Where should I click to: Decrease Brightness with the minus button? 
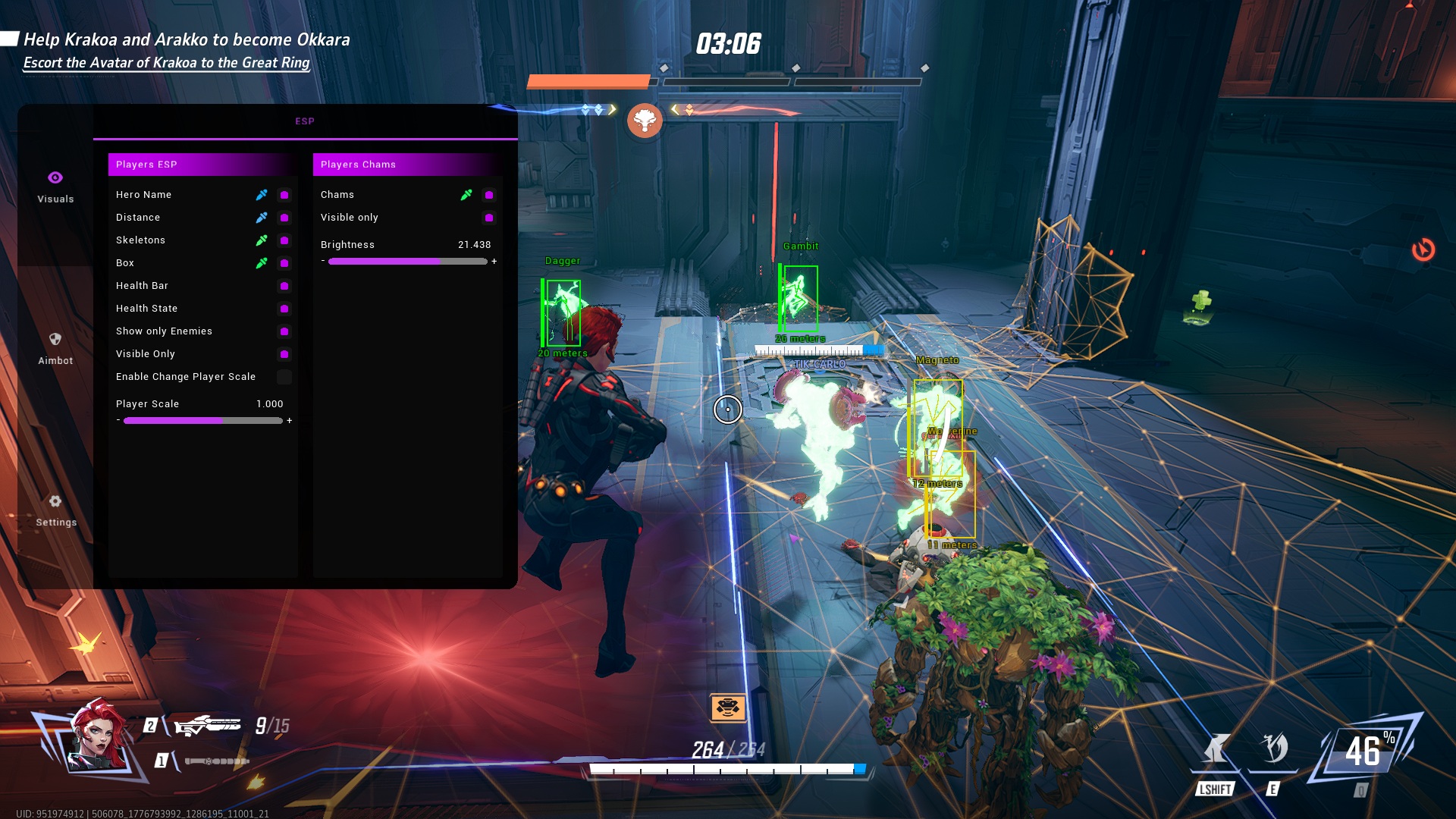coord(323,261)
